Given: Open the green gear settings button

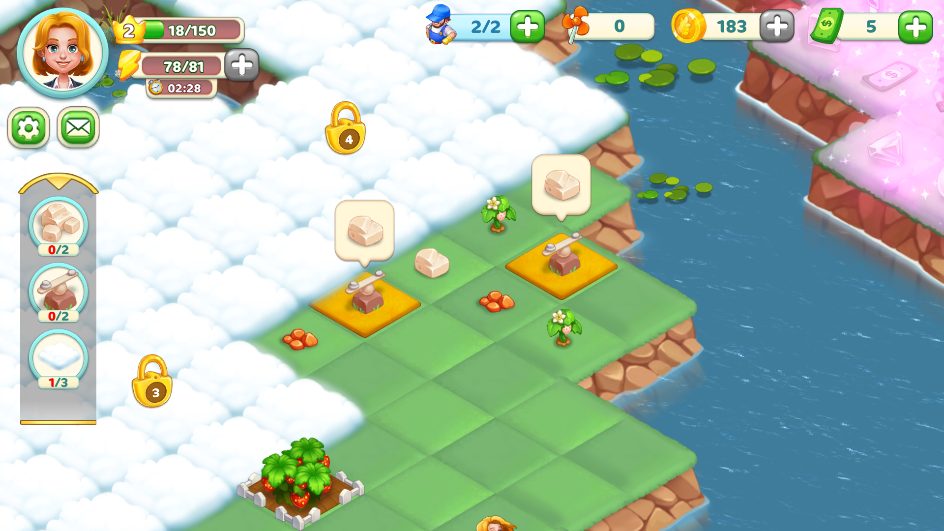Looking at the screenshot, I should [x=28, y=128].
